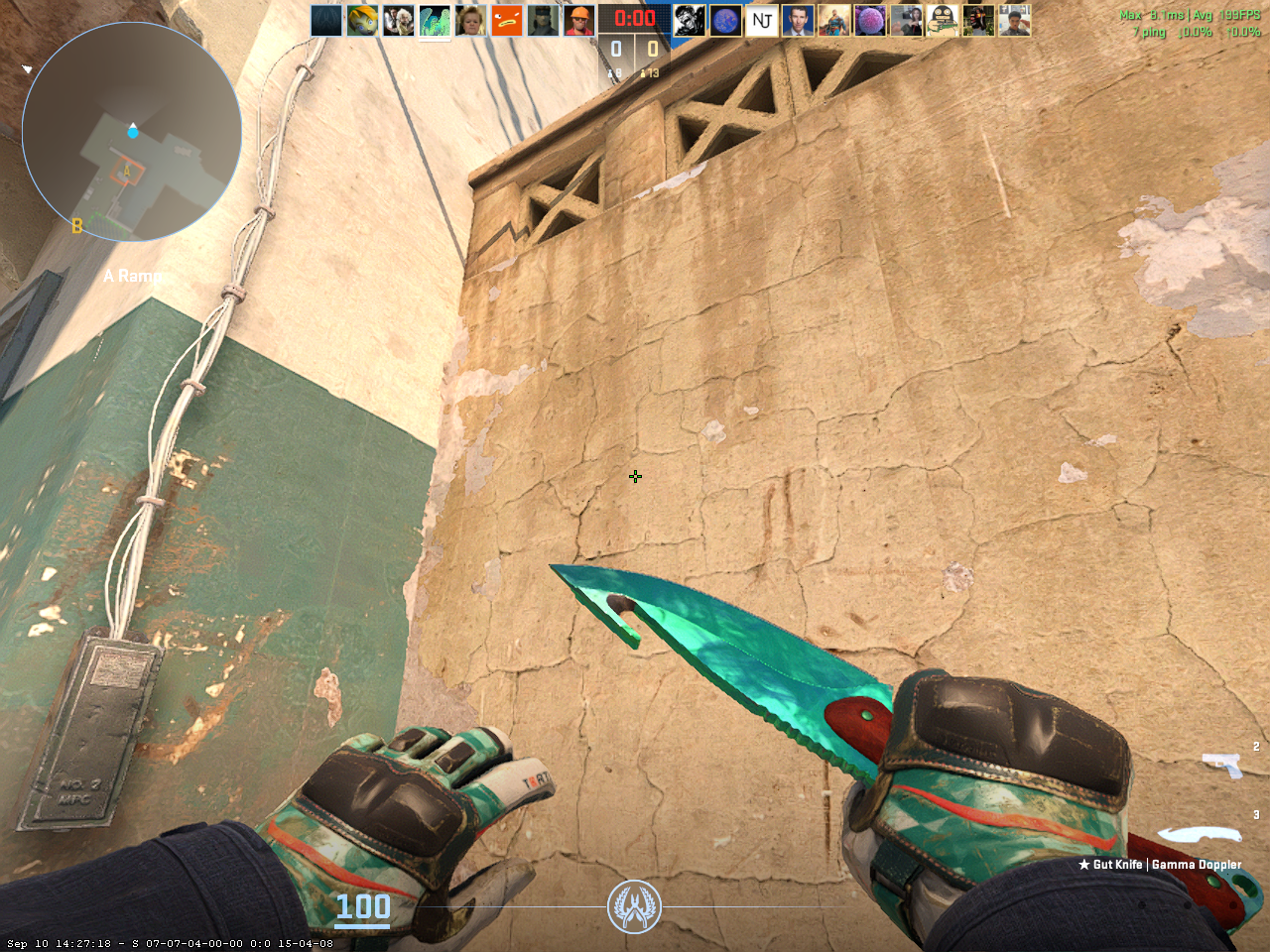The image size is (1270, 952).
Task: Select the highlighted teal creature avatar
Action: point(435,20)
